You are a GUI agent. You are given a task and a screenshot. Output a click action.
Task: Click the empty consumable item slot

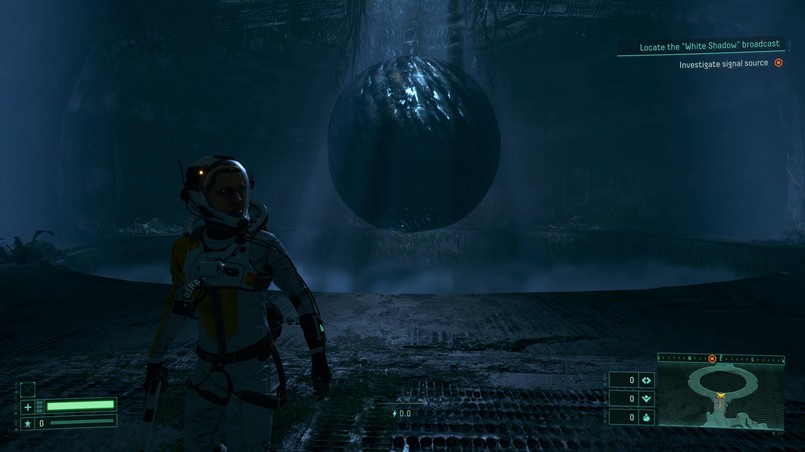pyautogui.click(x=28, y=389)
